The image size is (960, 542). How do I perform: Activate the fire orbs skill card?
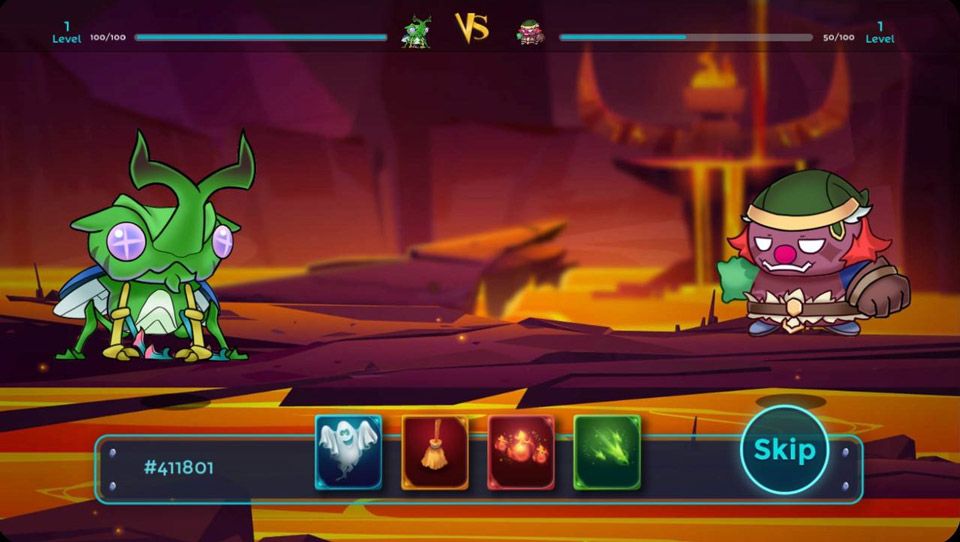coord(521,452)
